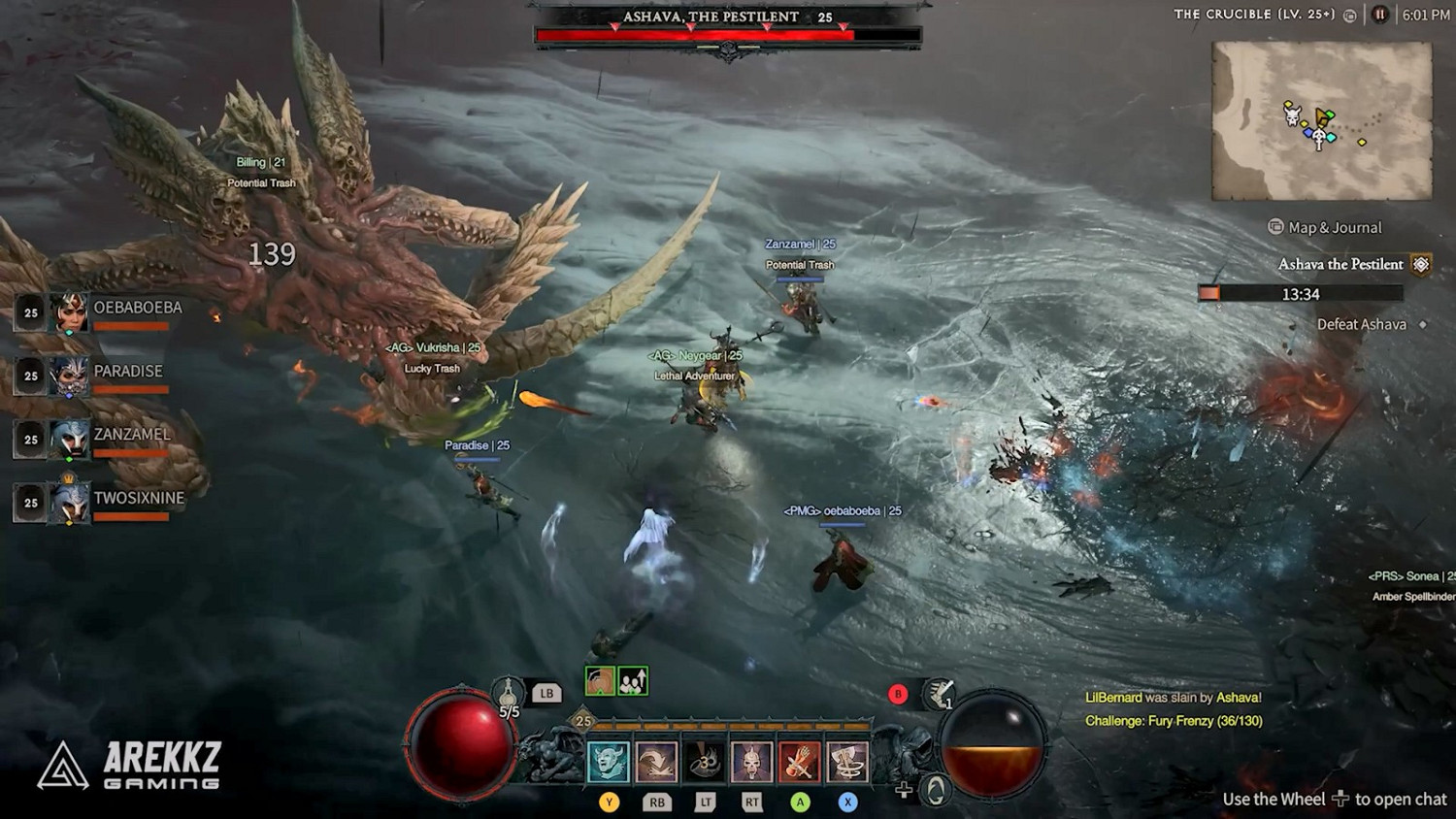Screen dimensions: 1456x819
Task: Click the party buff icon with upward arrow
Action: pyautogui.click(x=632, y=681)
